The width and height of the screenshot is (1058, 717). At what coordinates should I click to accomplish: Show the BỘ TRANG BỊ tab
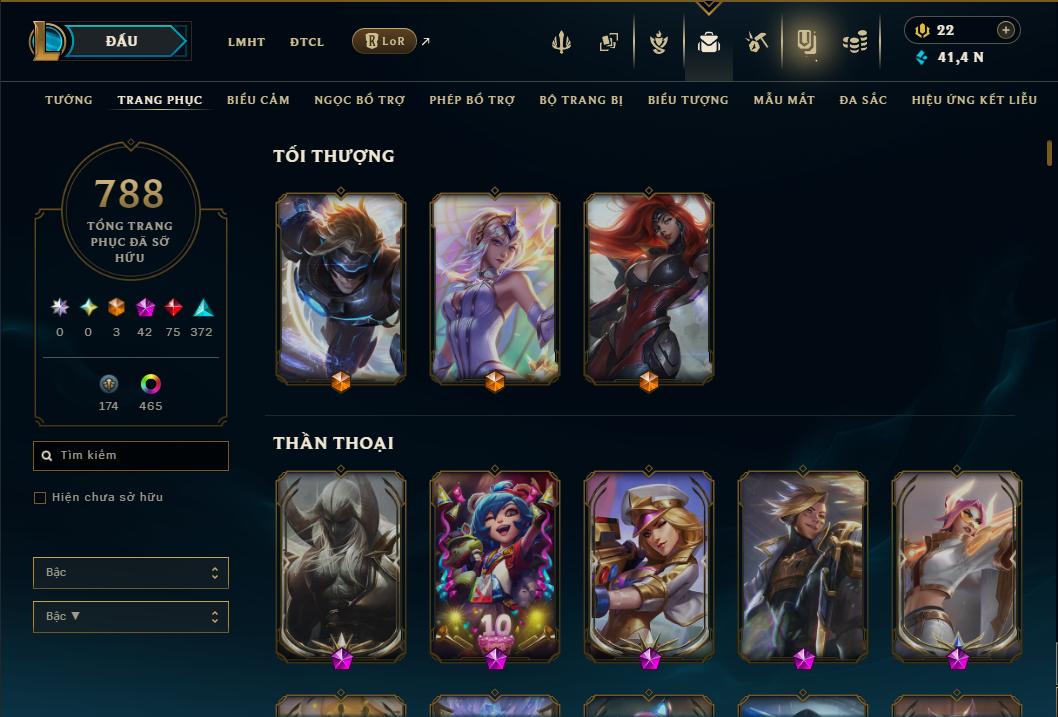click(581, 100)
